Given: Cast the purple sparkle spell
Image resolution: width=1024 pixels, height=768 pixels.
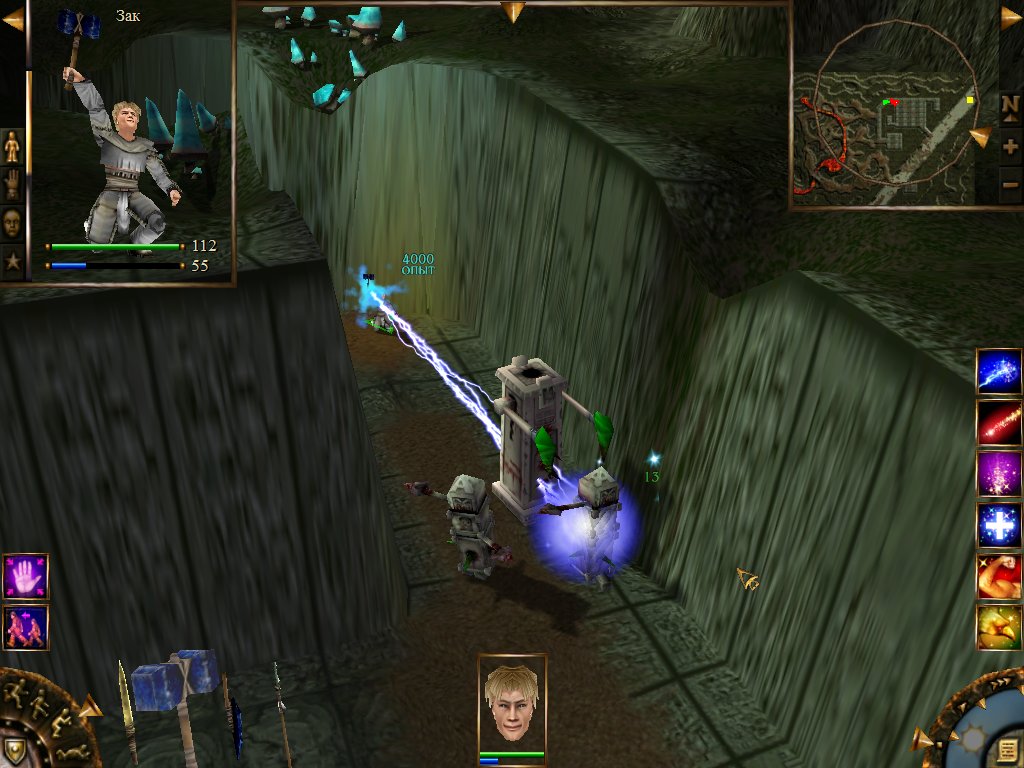Looking at the screenshot, I should pos(999,474).
